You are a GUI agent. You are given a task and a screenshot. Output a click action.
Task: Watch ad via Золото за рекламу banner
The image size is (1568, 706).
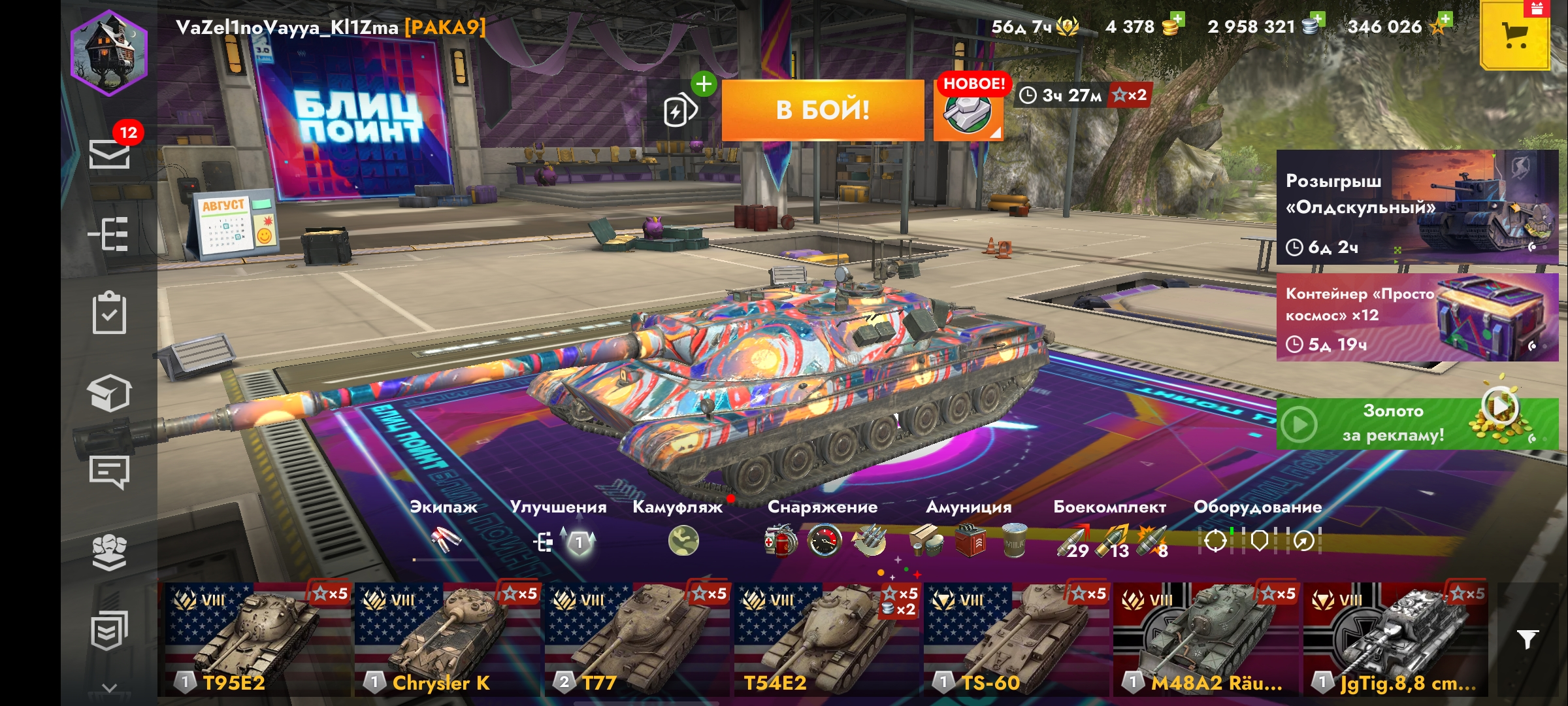click(1416, 424)
